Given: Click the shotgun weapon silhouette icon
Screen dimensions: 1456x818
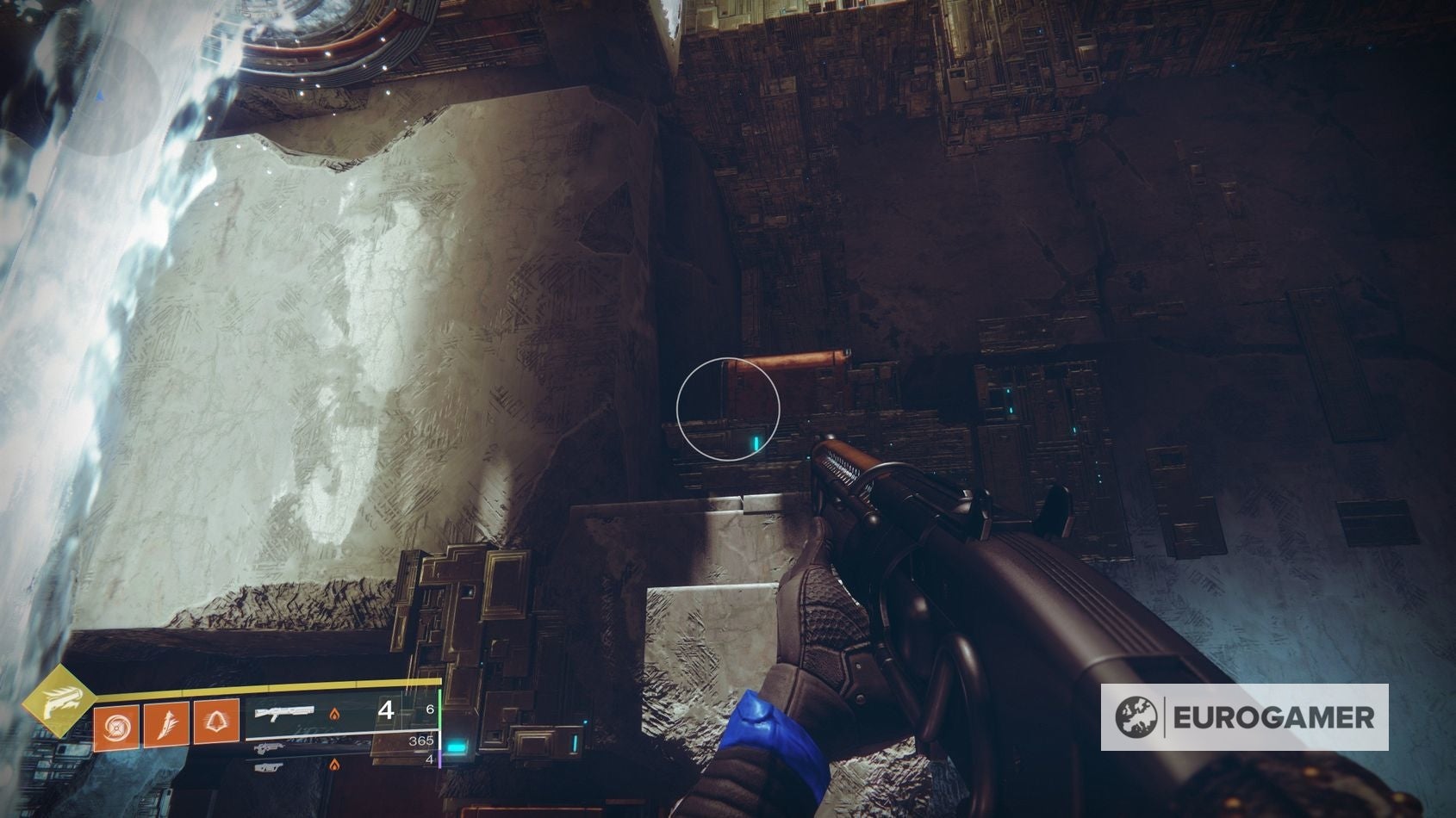Looking at the screenshot, I should 283,713.
